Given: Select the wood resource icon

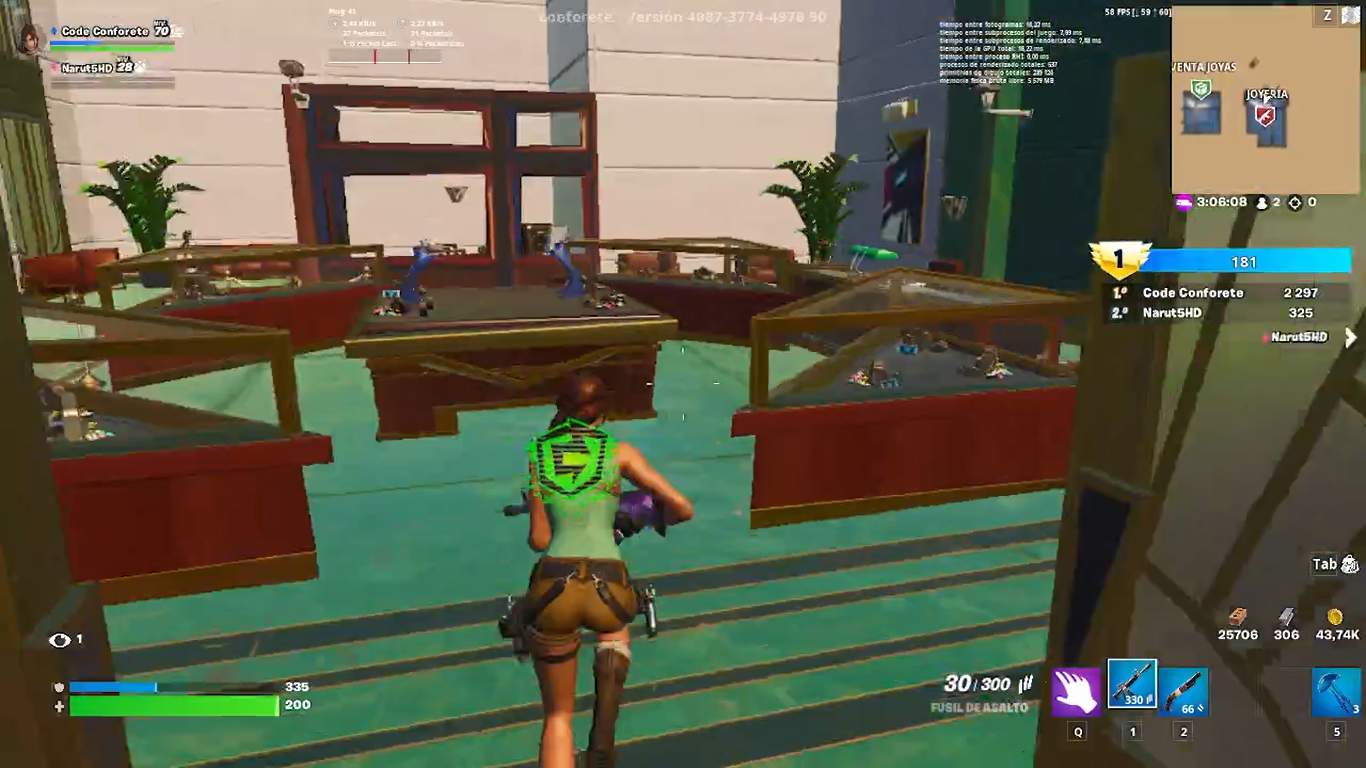Looking at the screenshot, I should pos(1238,617).
